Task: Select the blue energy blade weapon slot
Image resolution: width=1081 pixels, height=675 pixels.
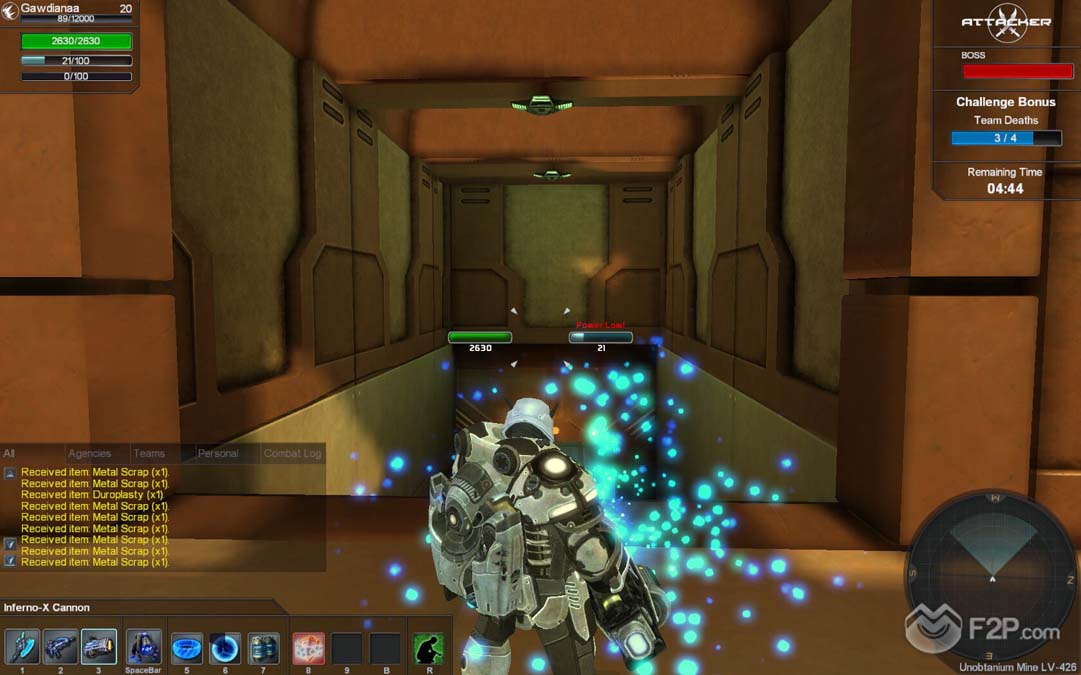Action: 22,647
